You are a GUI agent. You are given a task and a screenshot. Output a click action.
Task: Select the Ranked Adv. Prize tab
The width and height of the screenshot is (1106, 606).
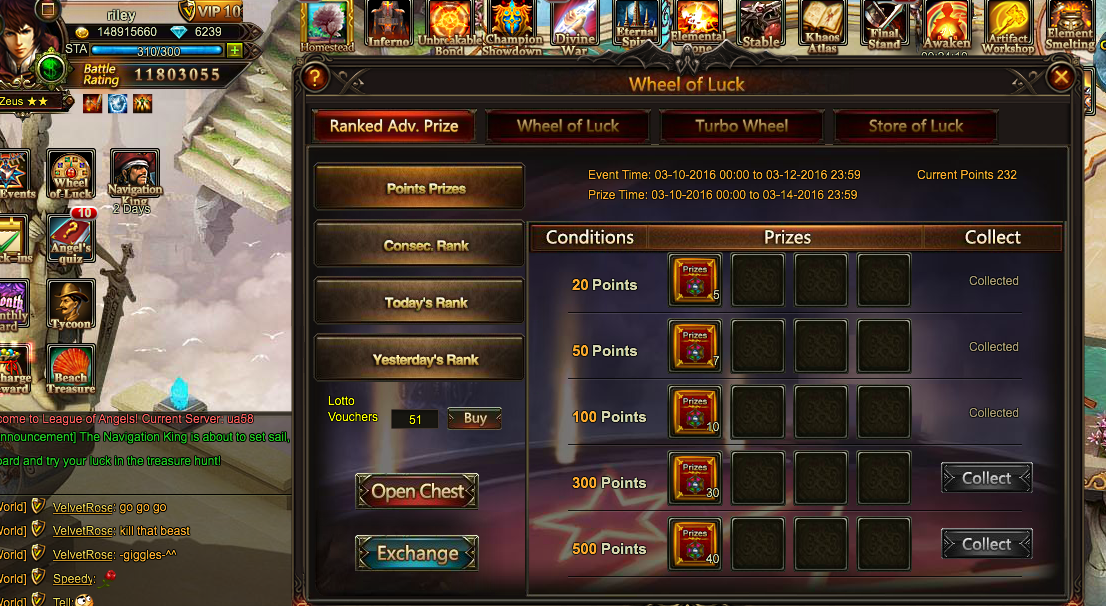pyautogui.click(x=394, y=126)
